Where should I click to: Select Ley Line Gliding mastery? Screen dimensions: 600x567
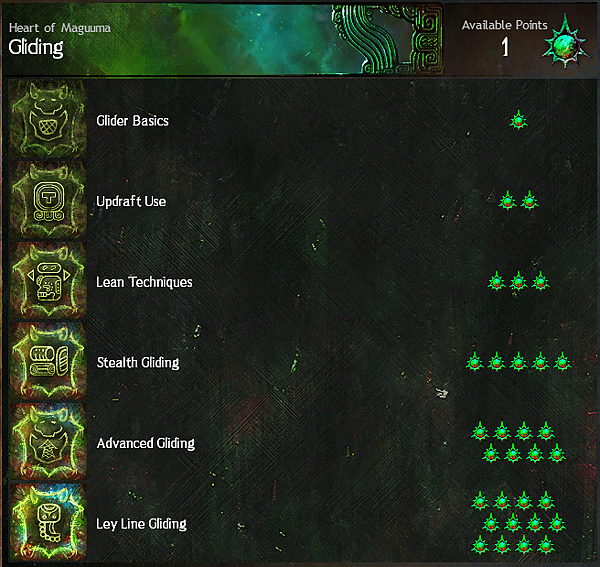click(x=141, y=524)
